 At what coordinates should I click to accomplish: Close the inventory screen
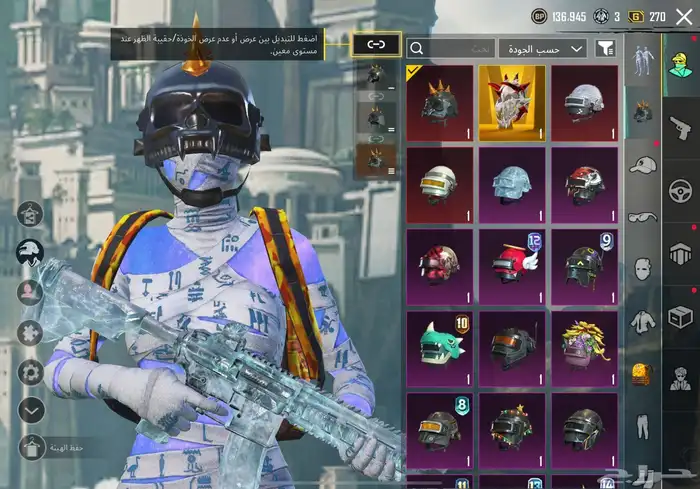coord(684,16)
